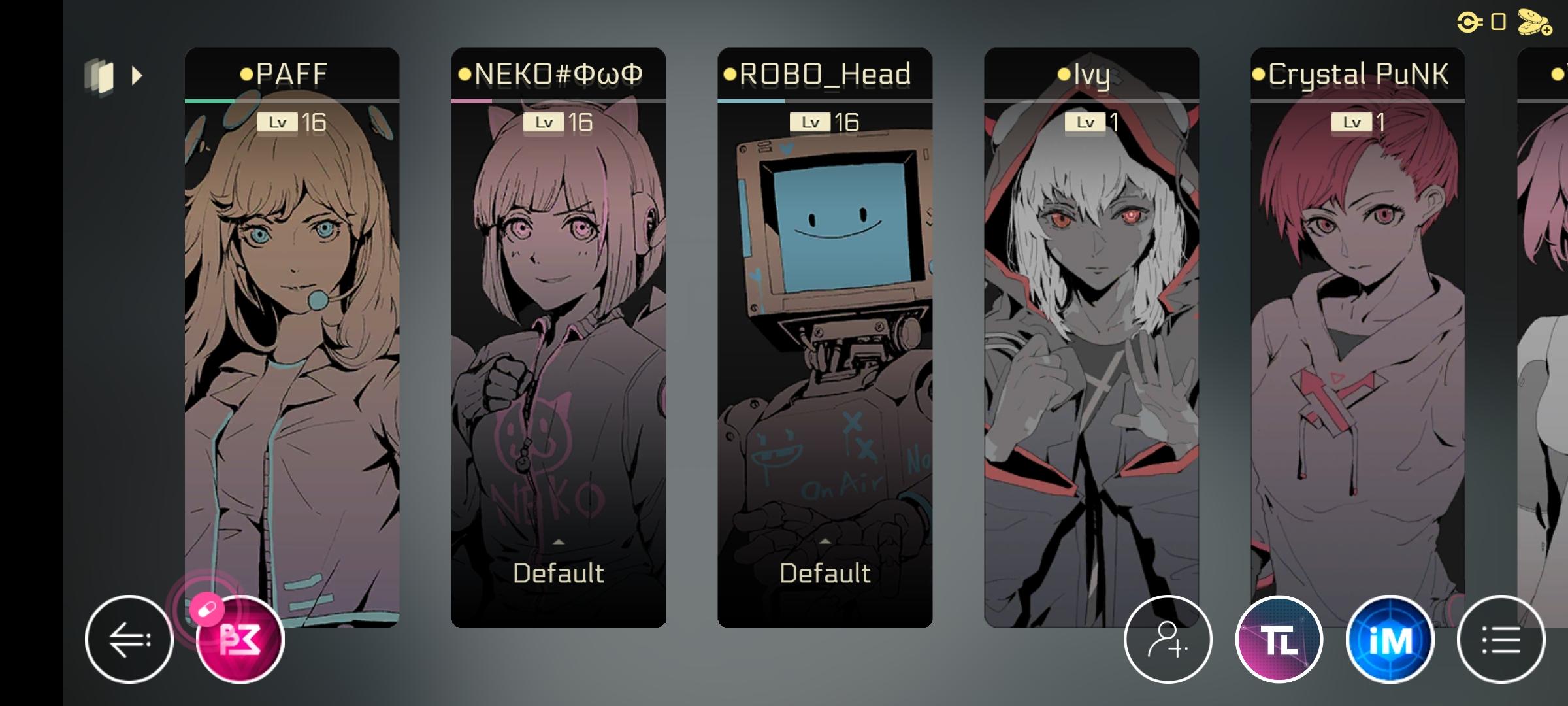This screenshot has height=706, width=1568.
Task: Toggle Ivy's active status indicator dot
Action: pyautogui.click(x=1064, y=75)
